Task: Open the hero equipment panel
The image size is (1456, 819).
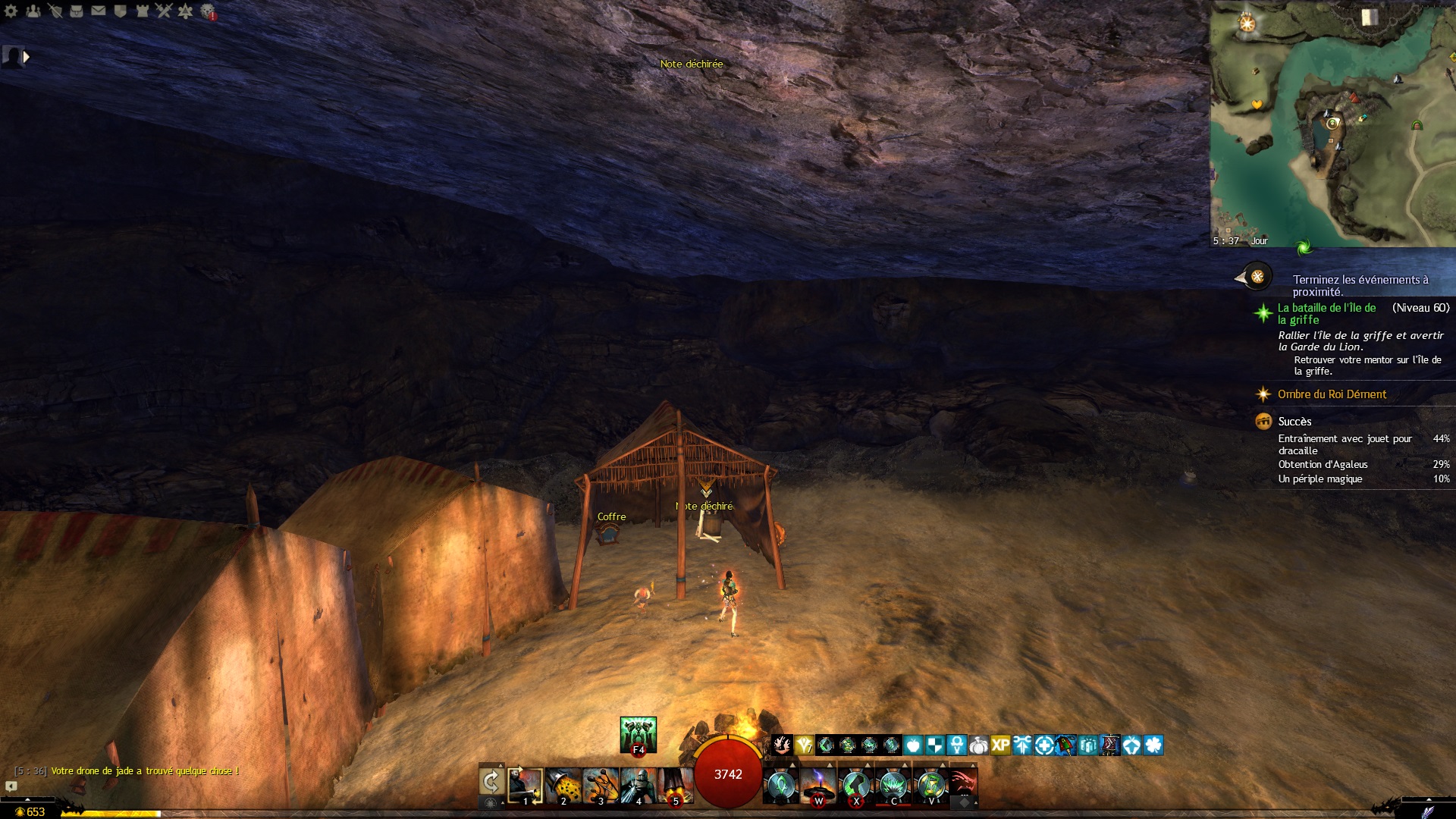Action: pyautogui.click(x=55, y=11)
